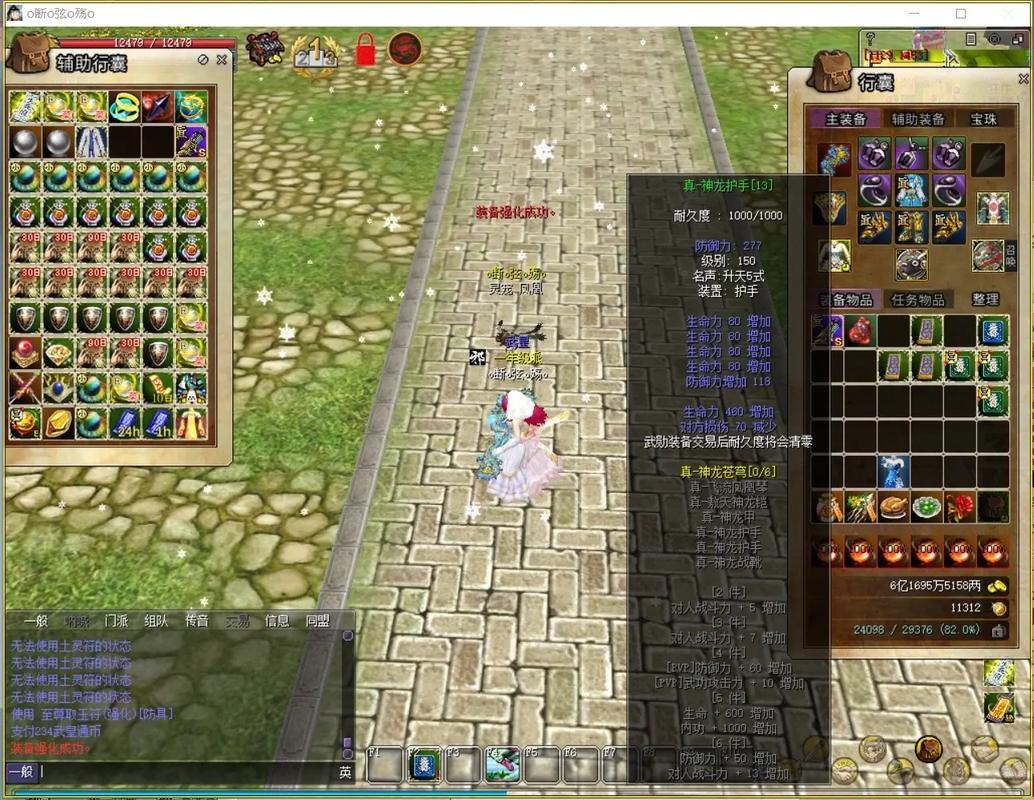Click the red dragon emblem icon

[405, 49]
